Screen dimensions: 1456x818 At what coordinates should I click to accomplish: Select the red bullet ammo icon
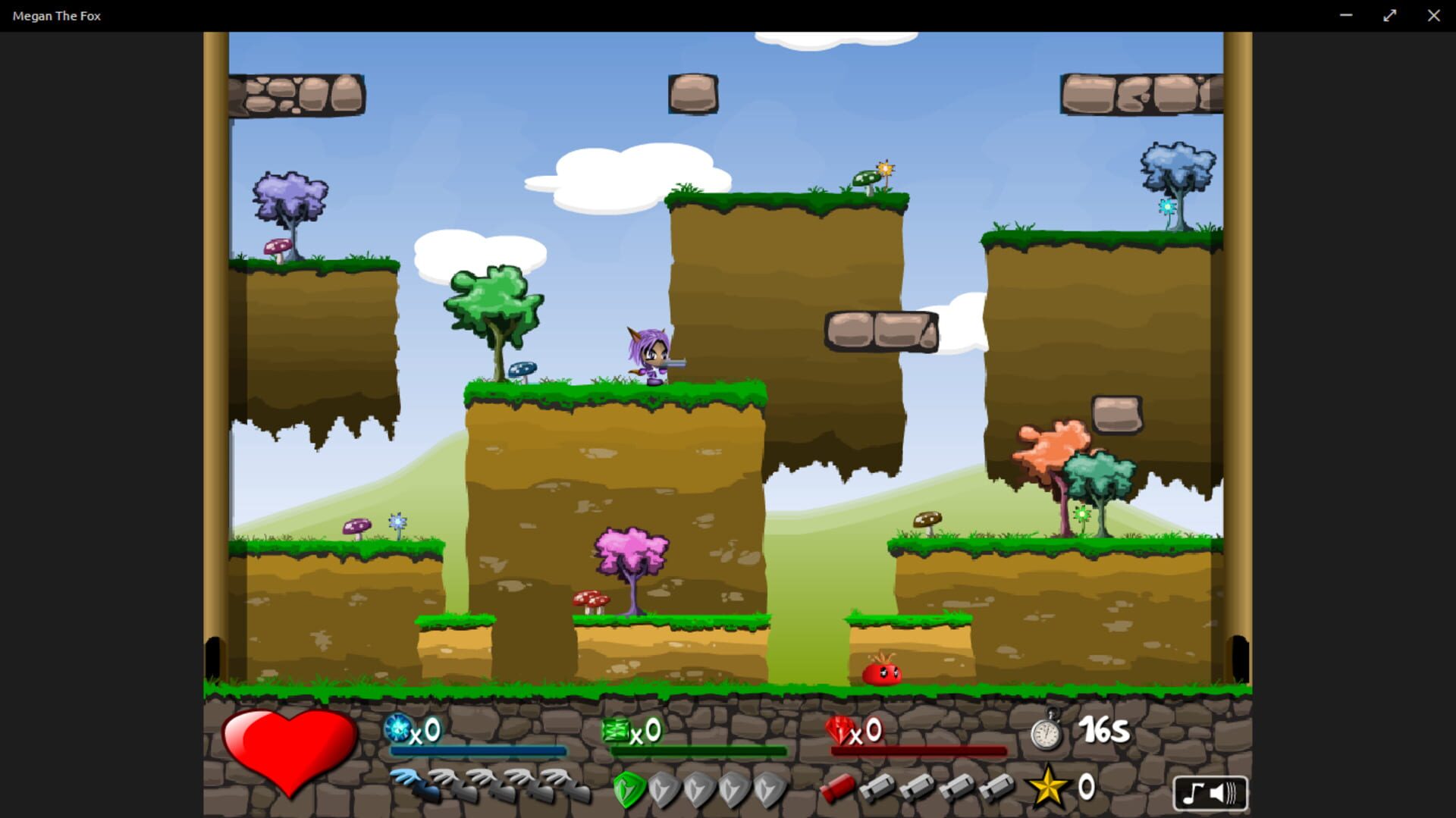point(839,786)
